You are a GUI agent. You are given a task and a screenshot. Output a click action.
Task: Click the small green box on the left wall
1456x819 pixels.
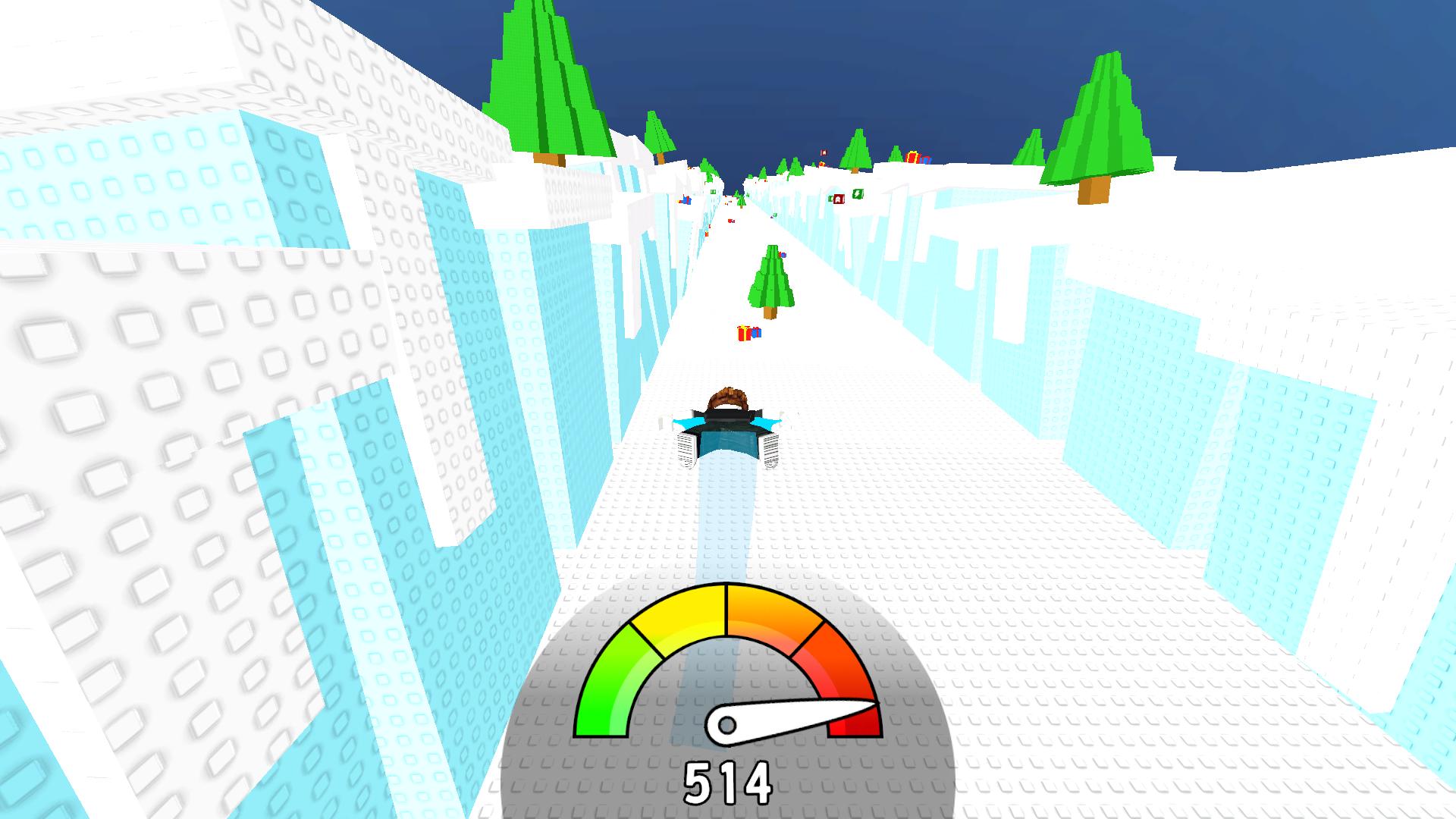713,191
